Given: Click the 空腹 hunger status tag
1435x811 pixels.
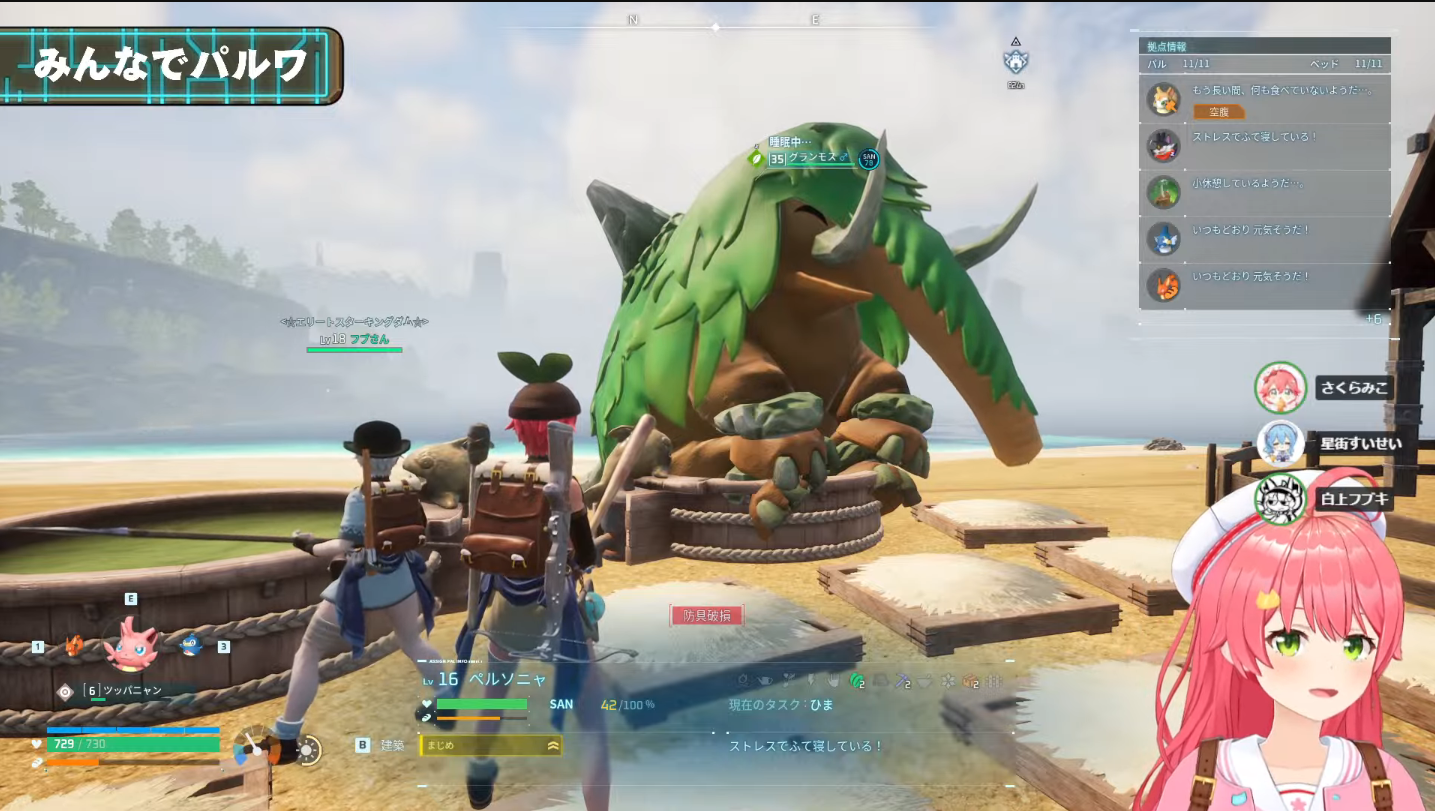Looking at the screenshot, I should 1219,112.
